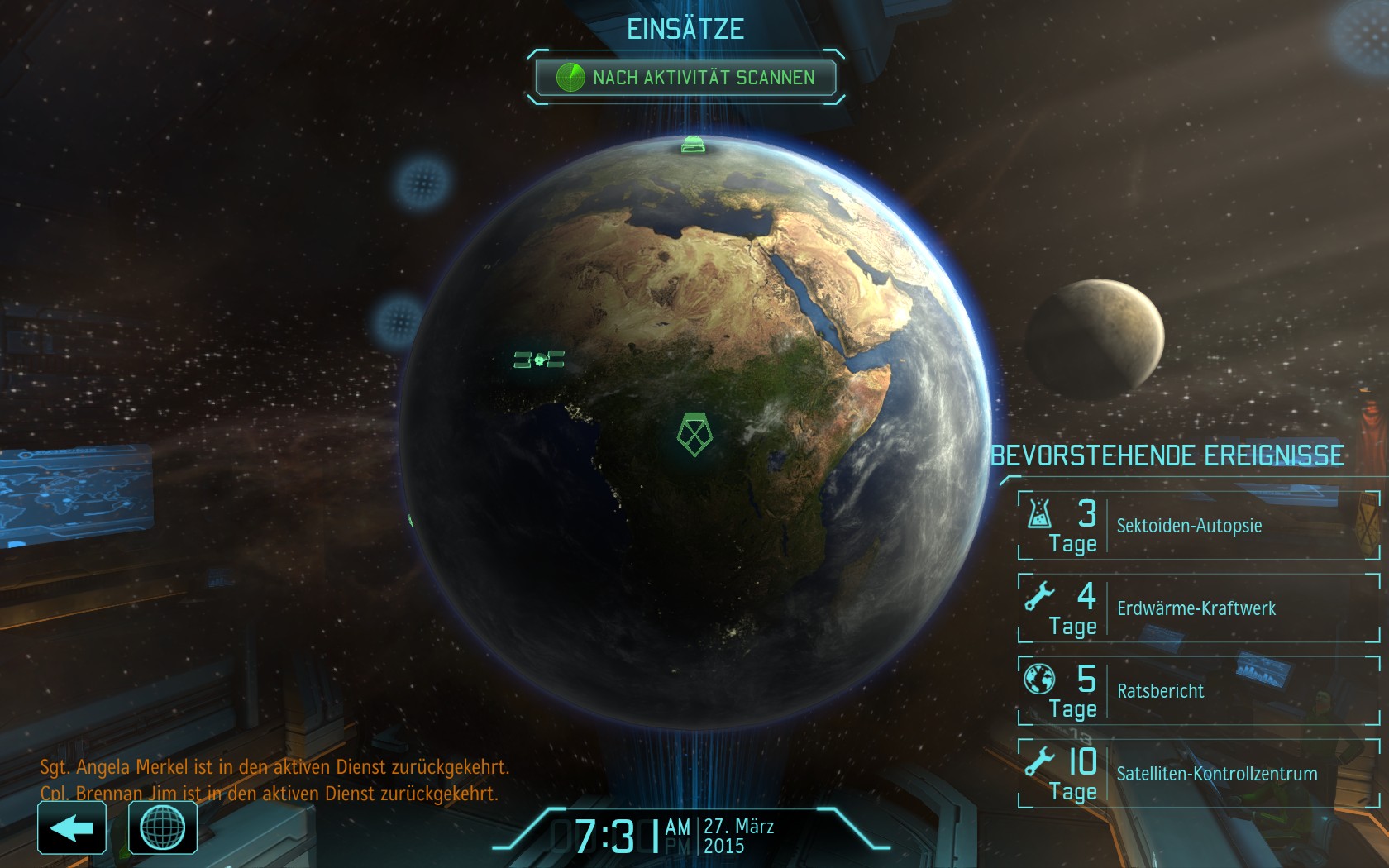Click the back arrow button
This screenshot has width=1389, height=868.
[72, 828]
